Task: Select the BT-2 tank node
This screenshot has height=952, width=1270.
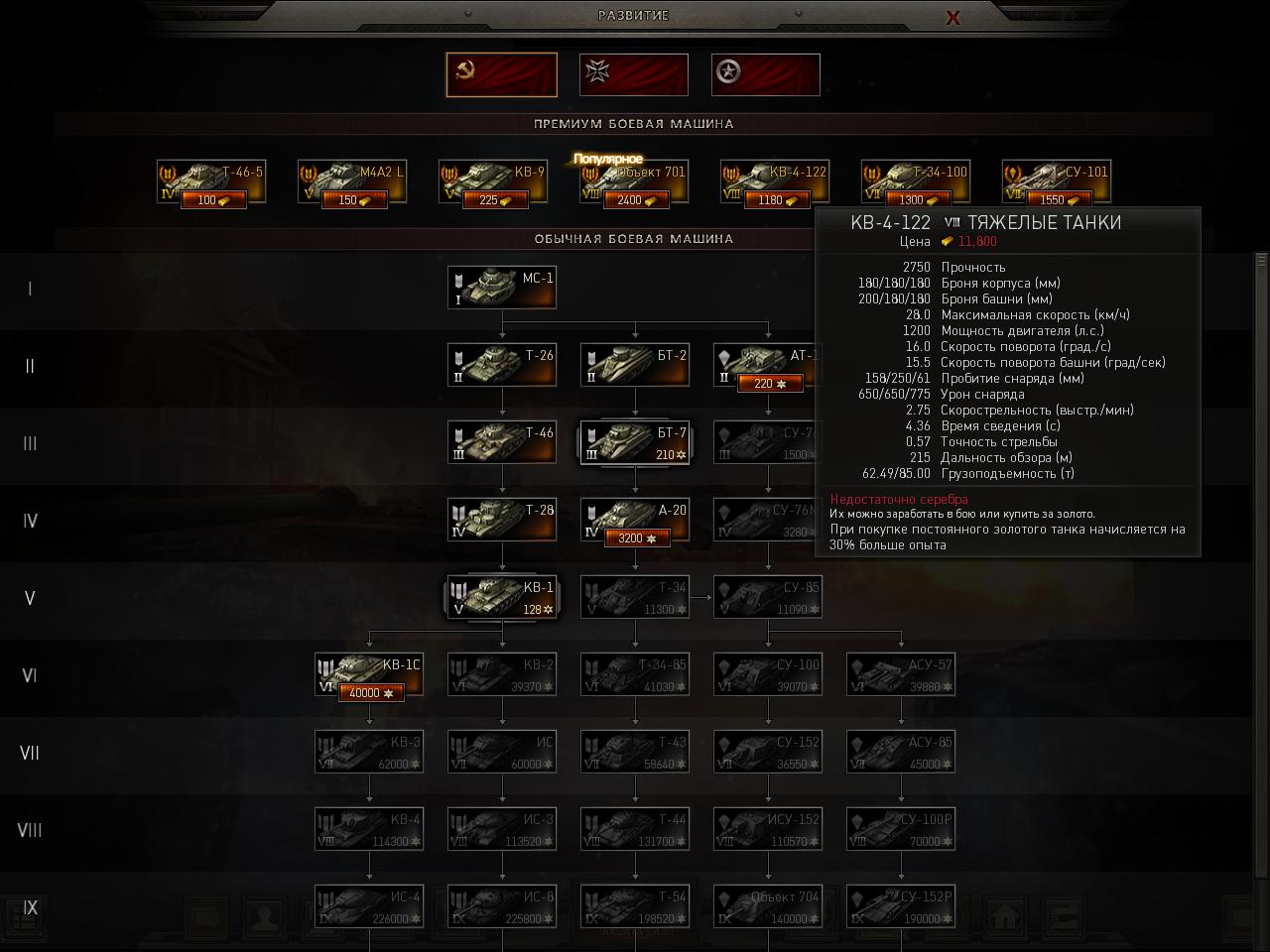Action: [x=634, y=365]
